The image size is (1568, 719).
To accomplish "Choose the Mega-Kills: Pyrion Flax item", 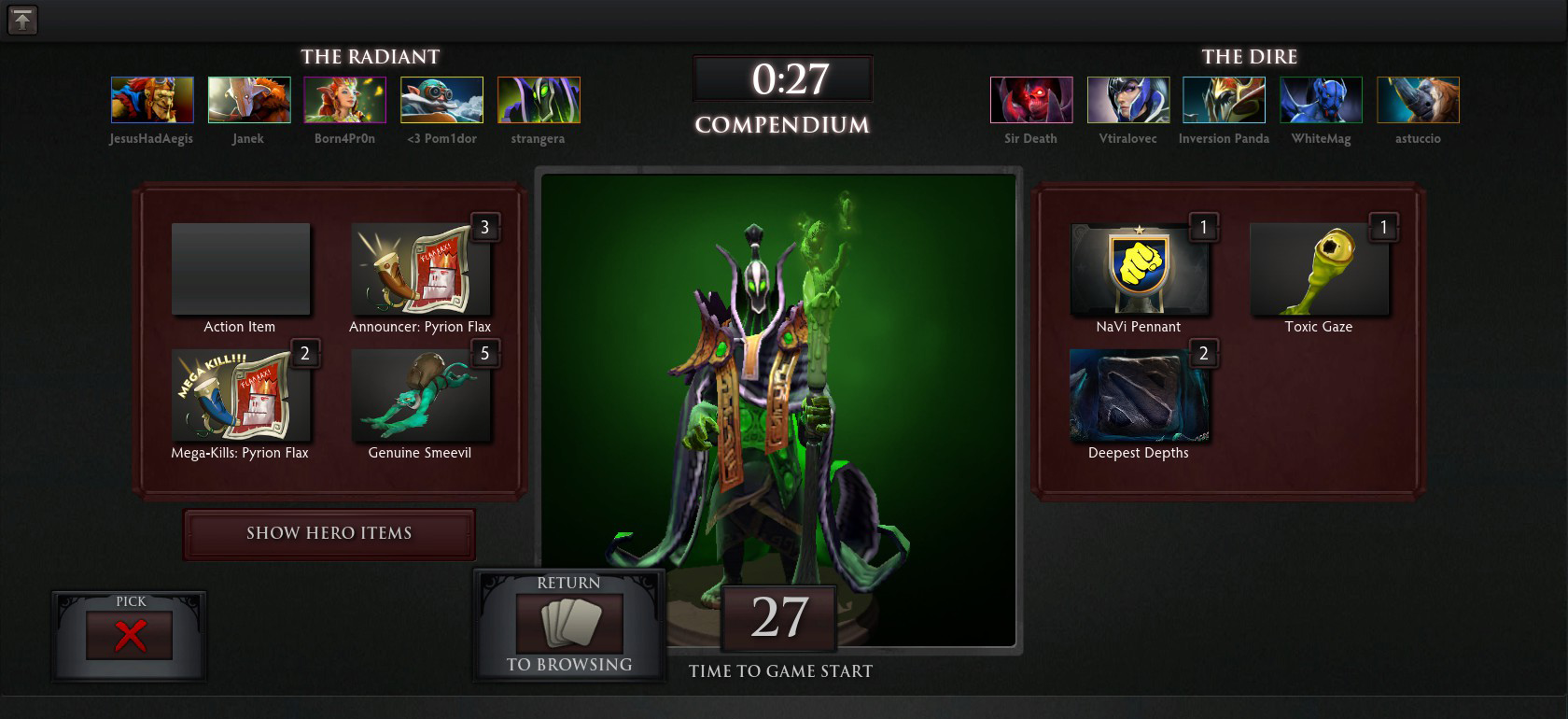I will coord(240,395).
